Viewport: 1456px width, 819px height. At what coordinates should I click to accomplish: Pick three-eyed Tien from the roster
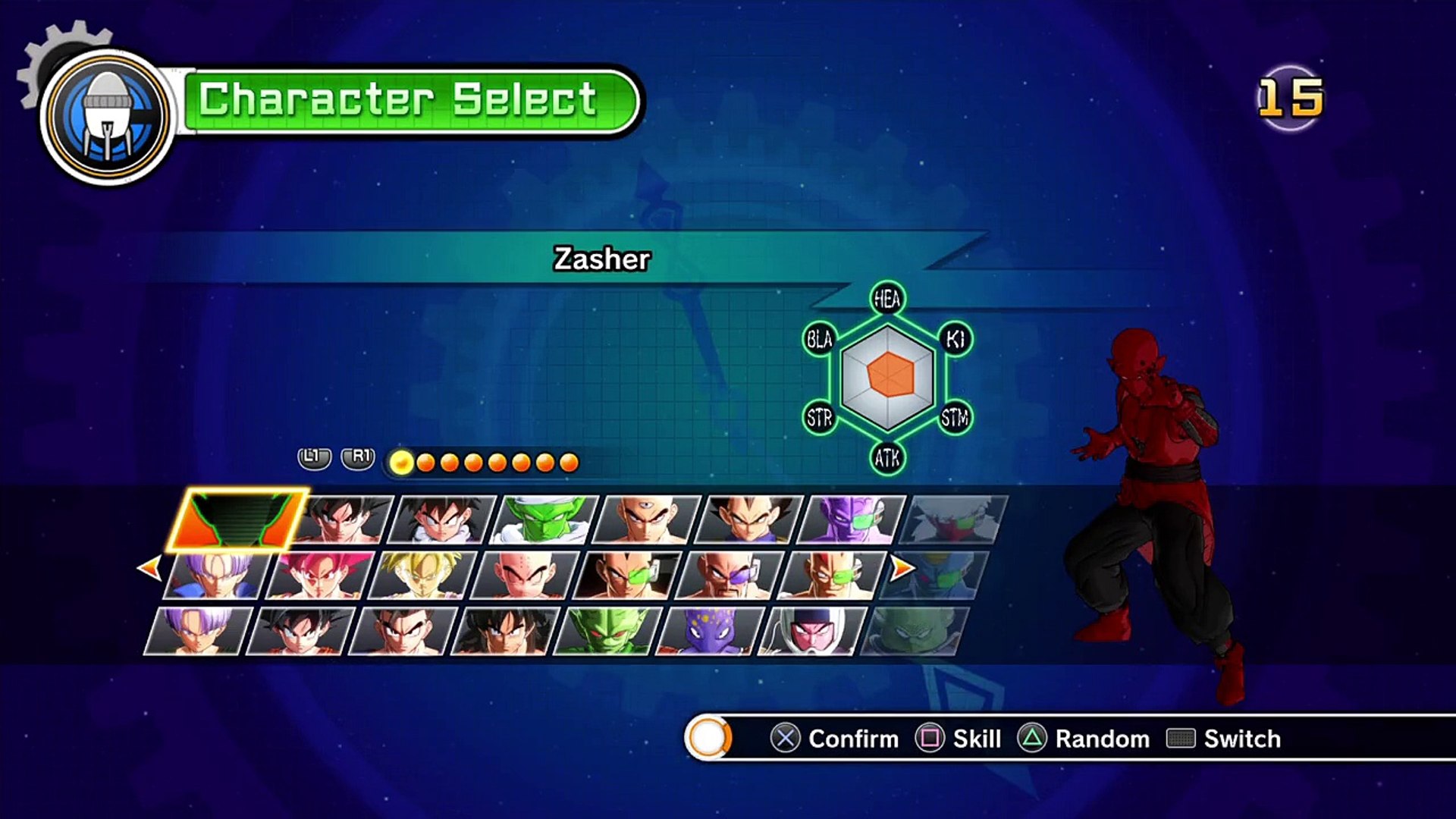pos(646,519)
